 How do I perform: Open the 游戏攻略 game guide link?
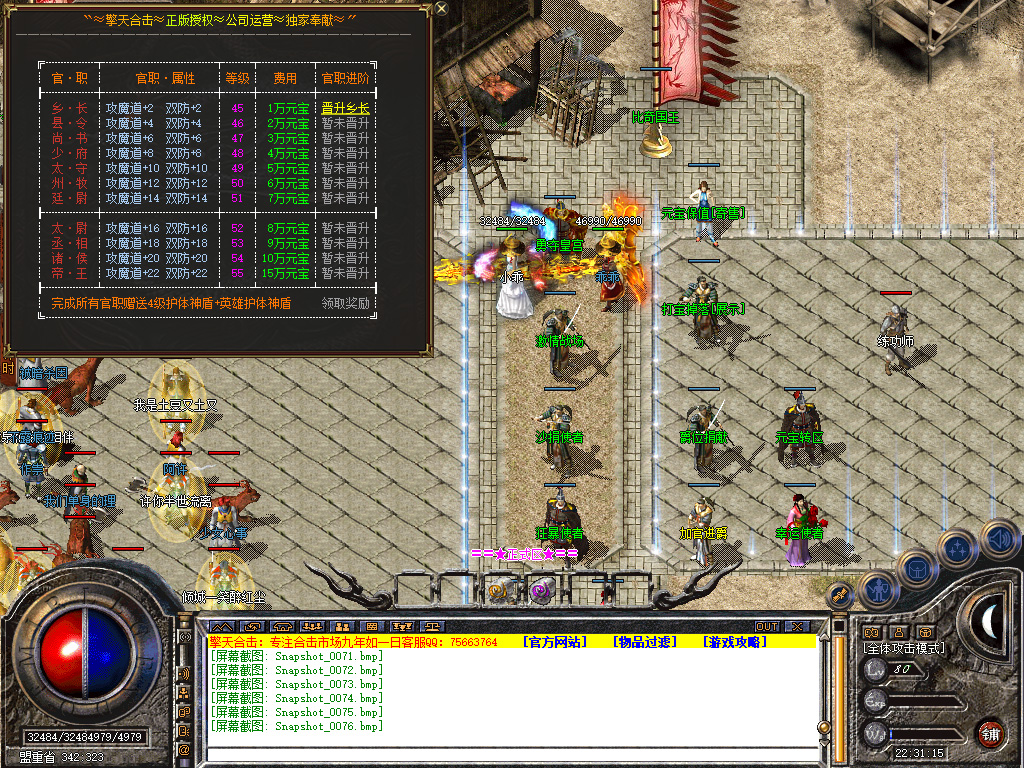point(732,642)
